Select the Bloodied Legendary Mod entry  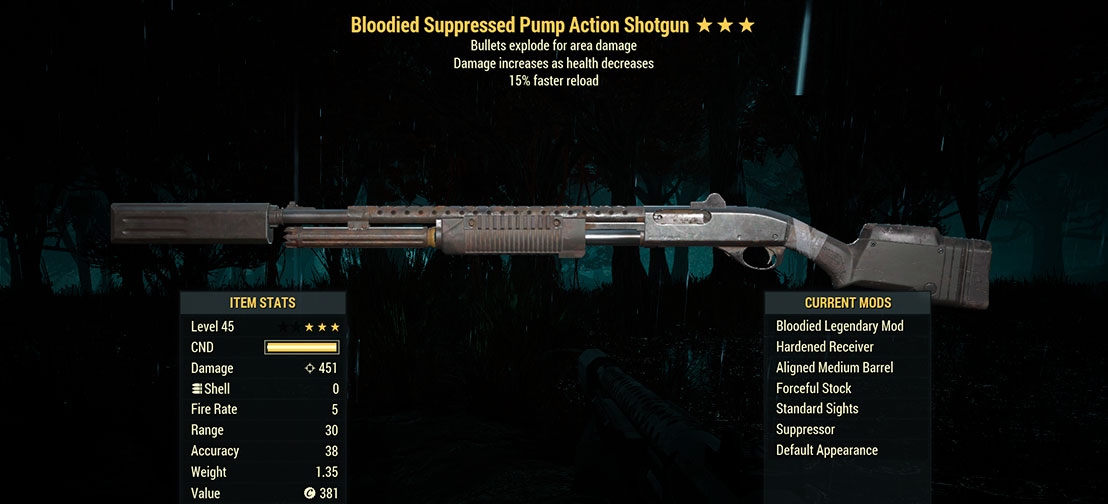[839, 326]
